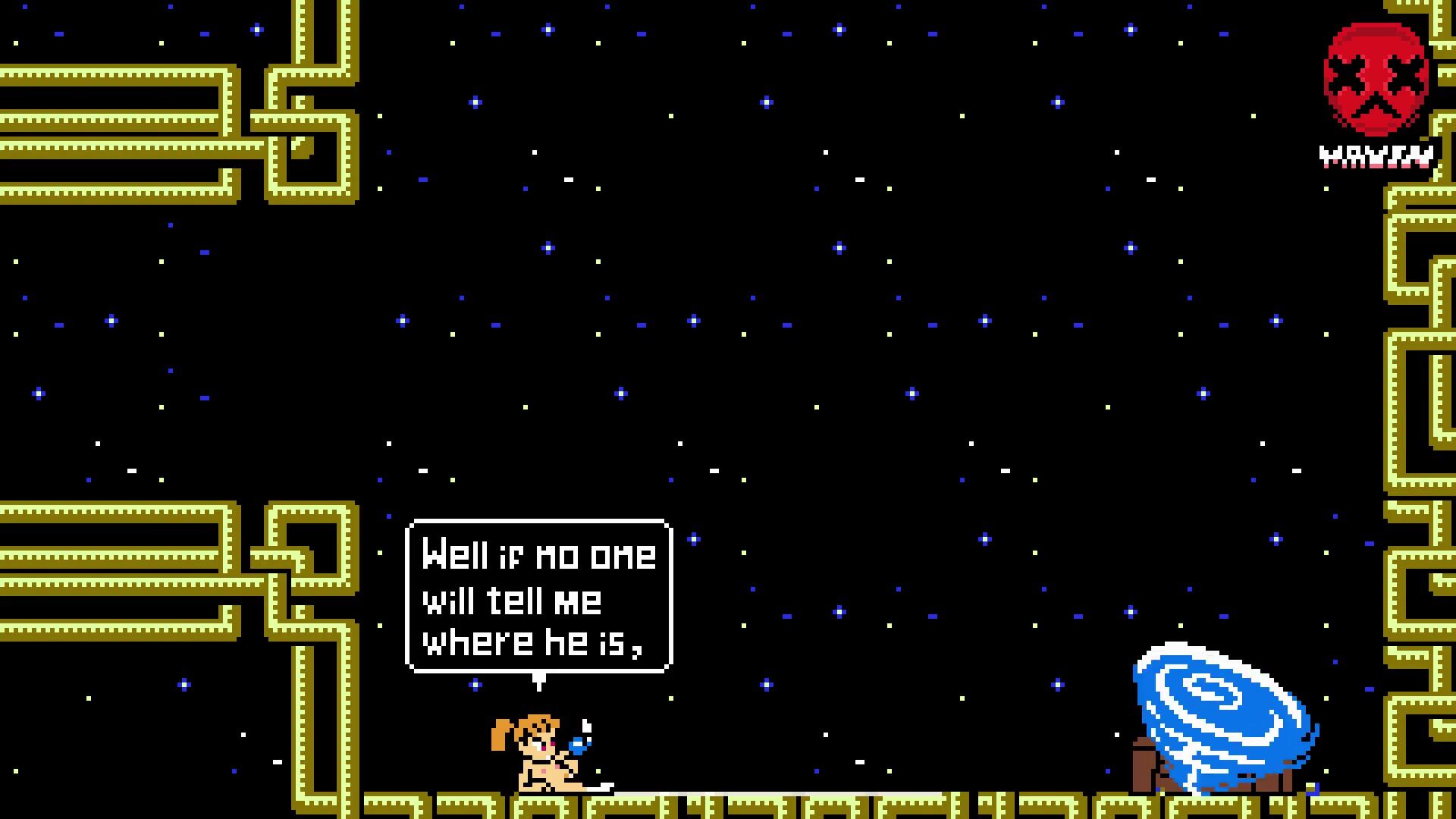Advance the "Well if no one" speech bubble
This screenshot has height=819, width=1456.
click(x=538, y=596)
